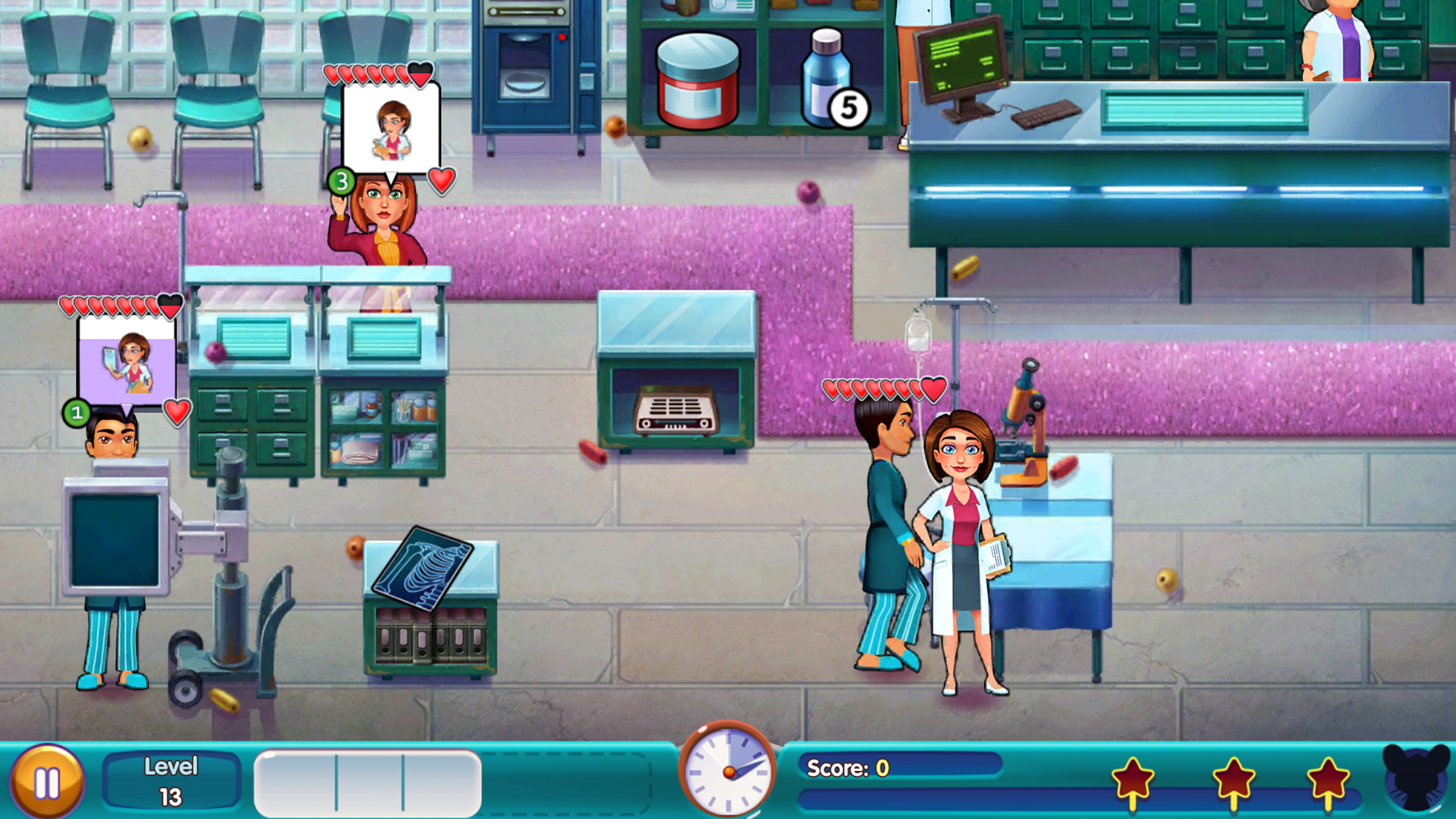Click the green 1 badge above the male patient
Viewport: 1456px width, 819px height.
tap(78, 413)
